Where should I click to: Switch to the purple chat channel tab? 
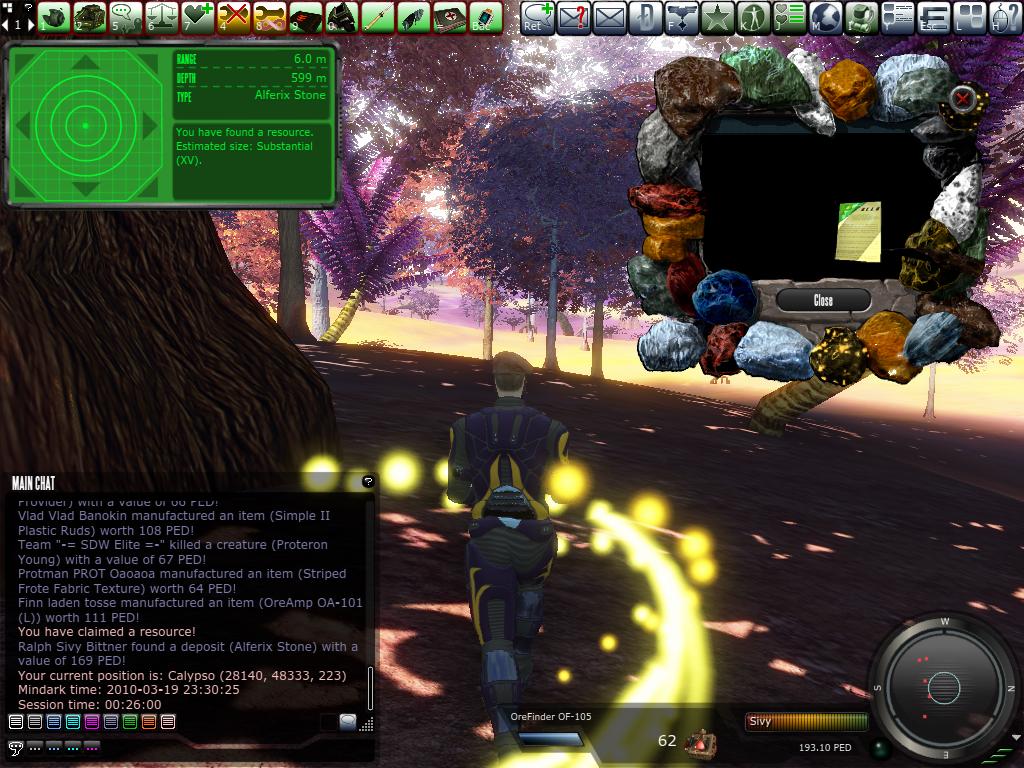coord(91,722)
